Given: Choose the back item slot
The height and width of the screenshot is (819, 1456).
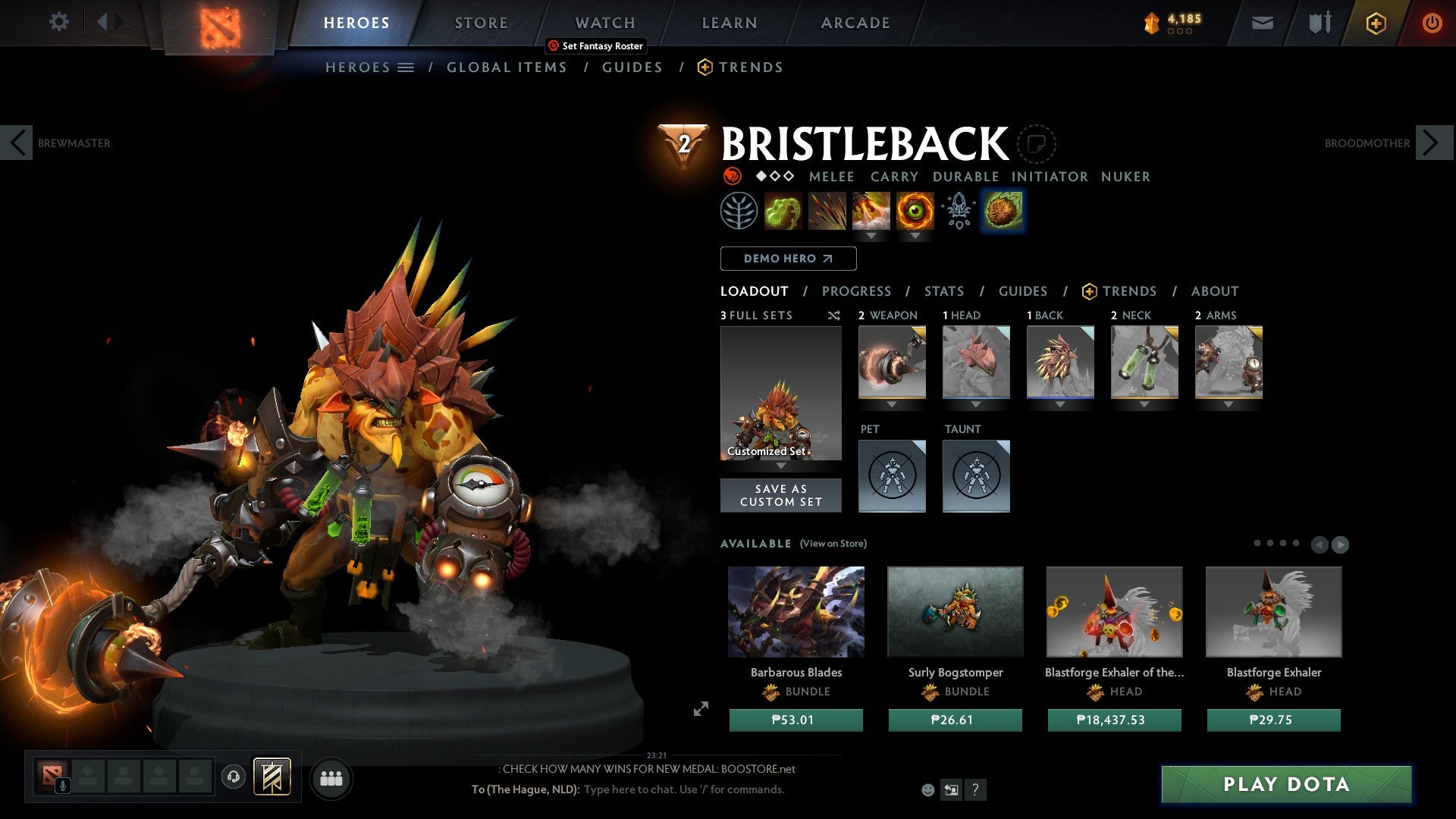Looking at the screenshot, I should 1060,362.
